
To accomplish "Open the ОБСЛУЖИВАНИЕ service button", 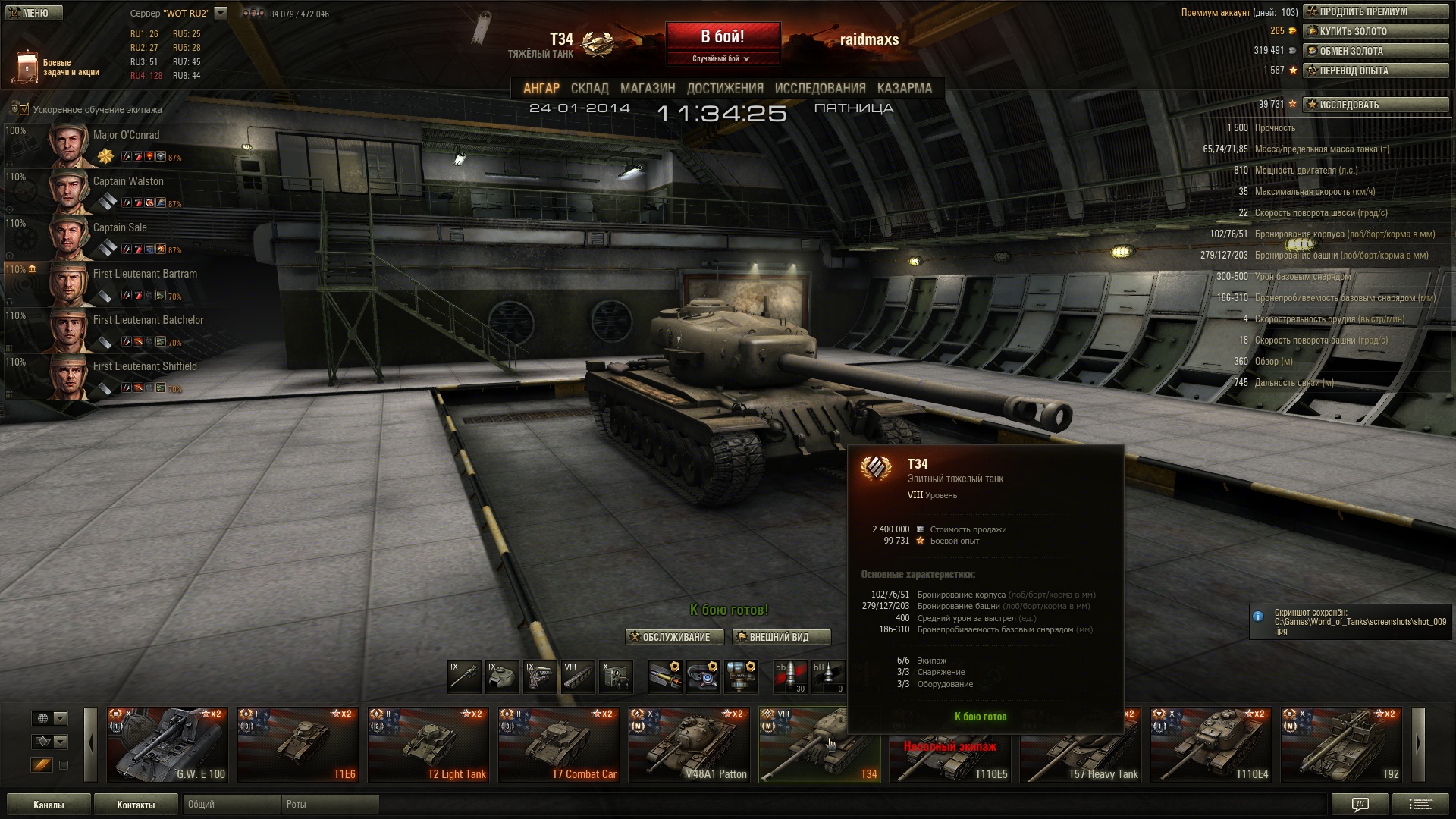I will (x=669, y=637).
